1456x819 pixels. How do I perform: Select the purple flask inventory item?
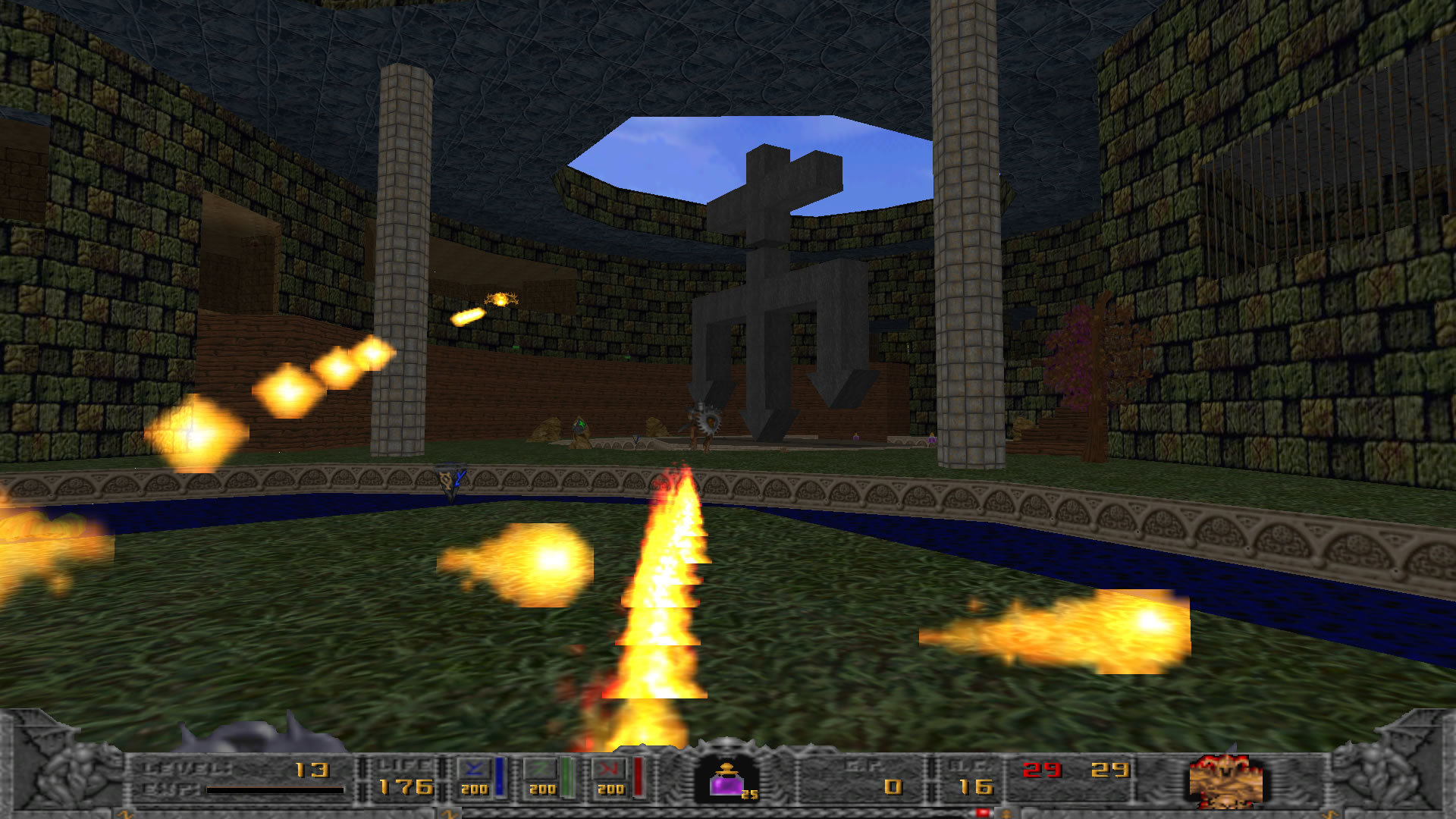727,780
